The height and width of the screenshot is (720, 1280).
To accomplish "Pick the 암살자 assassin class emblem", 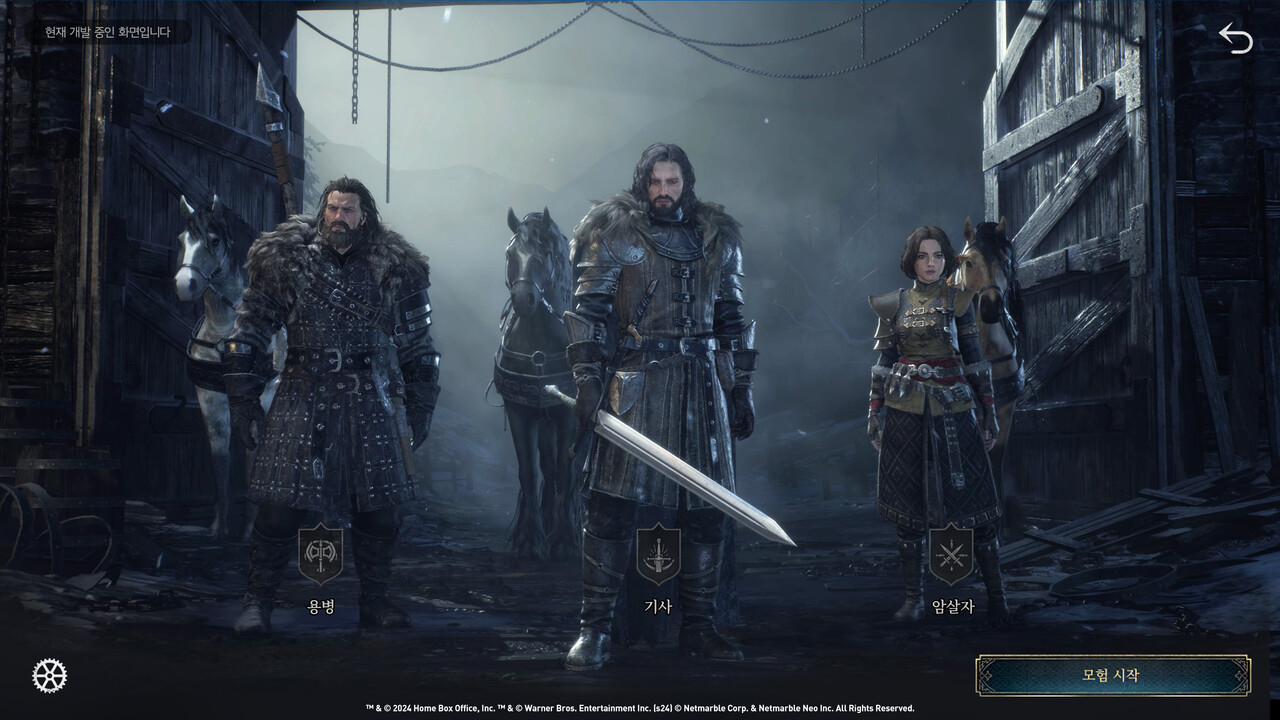I will tap(951, 555).
